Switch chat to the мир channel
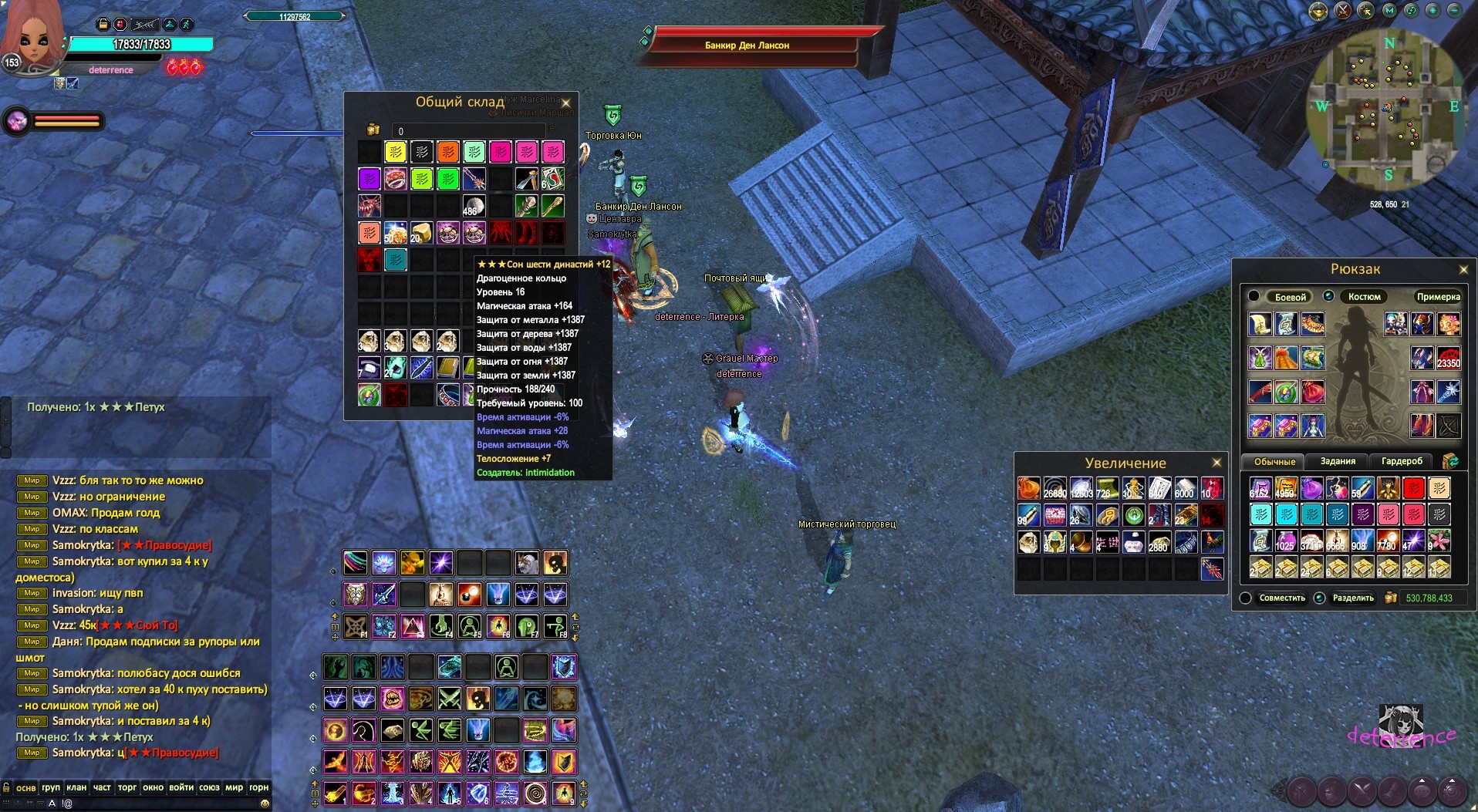 point(234,787)
